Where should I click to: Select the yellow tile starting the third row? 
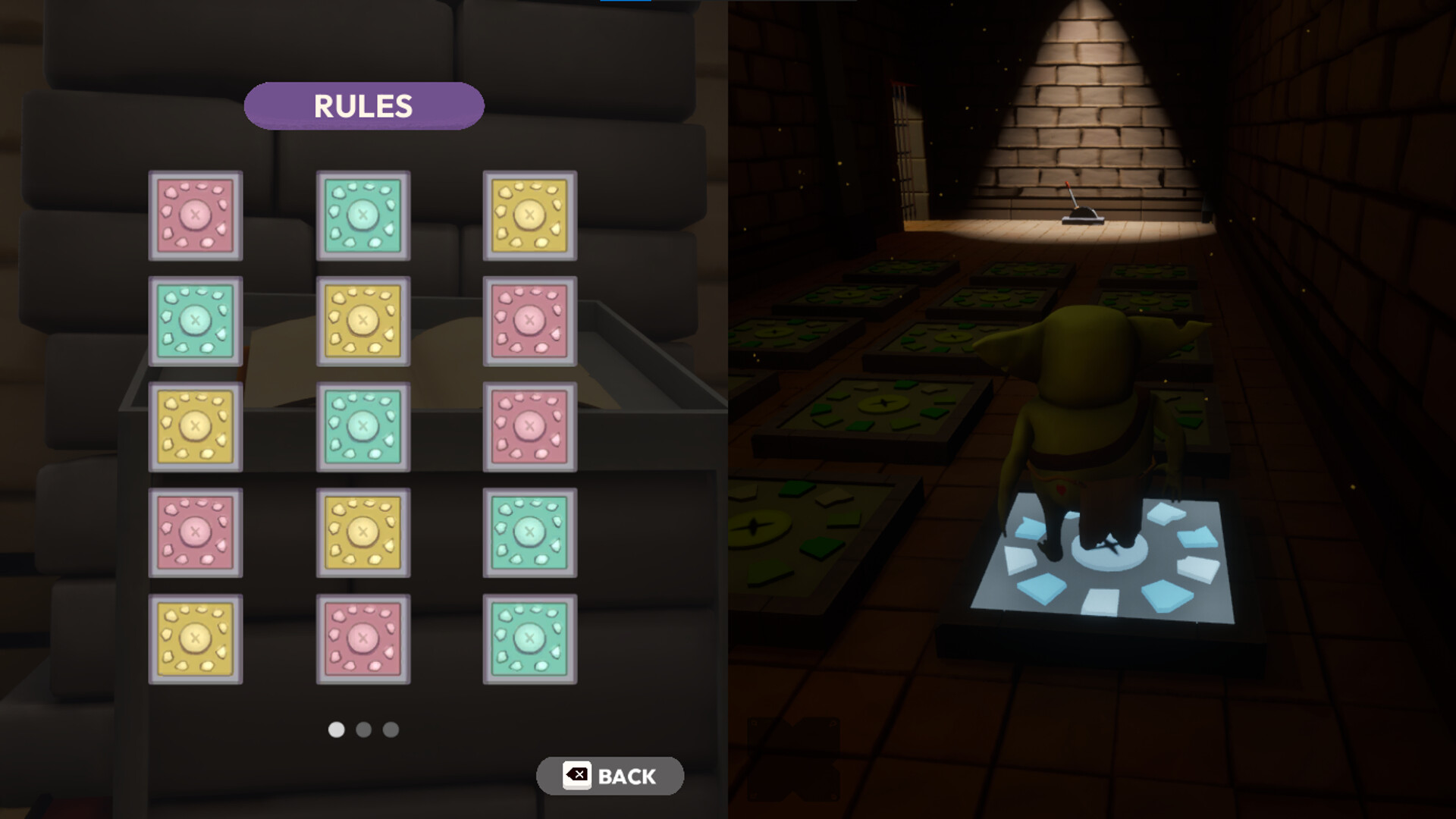tap(196, 426)
